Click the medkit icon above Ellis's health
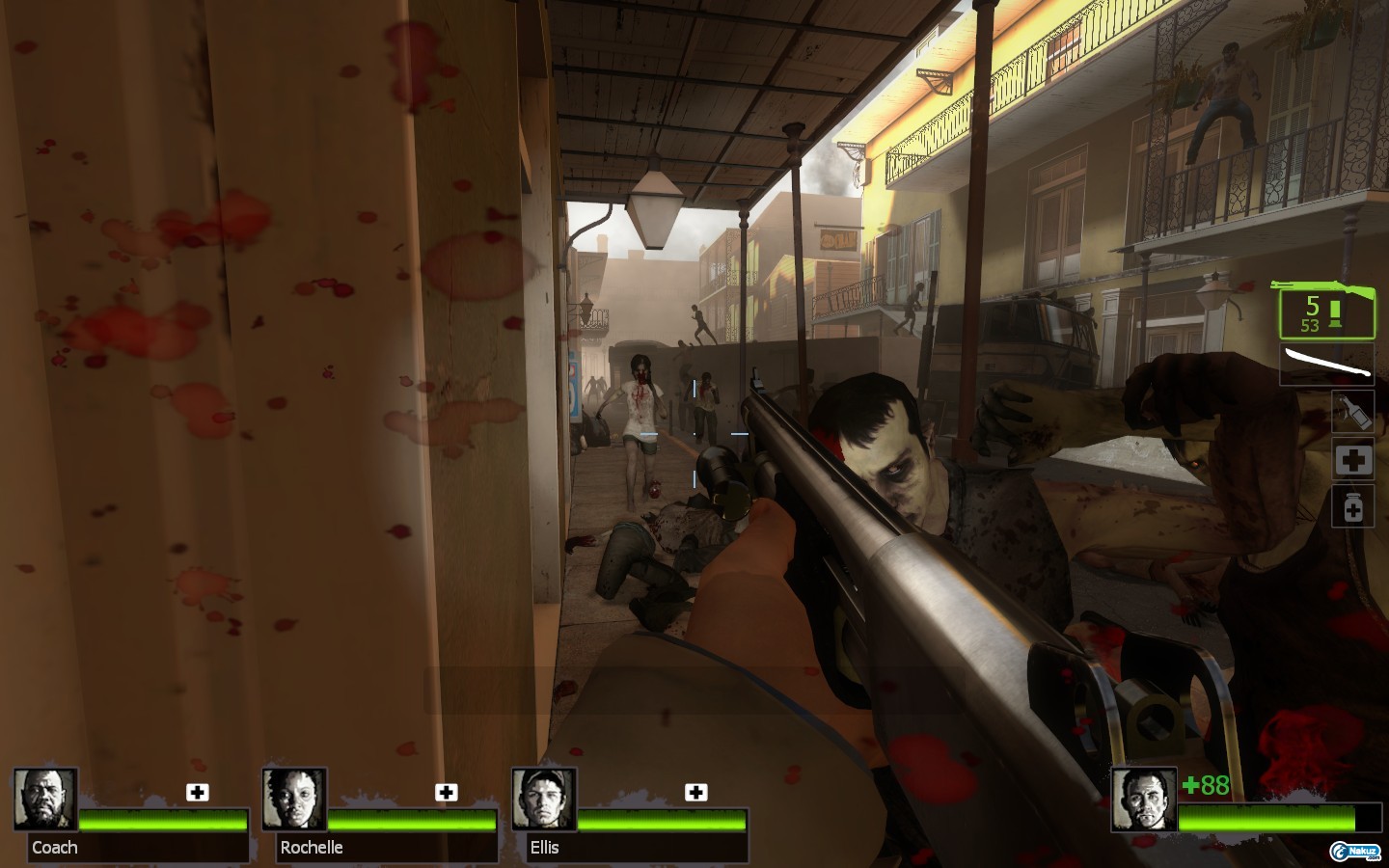Screen dimensions: 1389x868 click(x=695, y=793)
